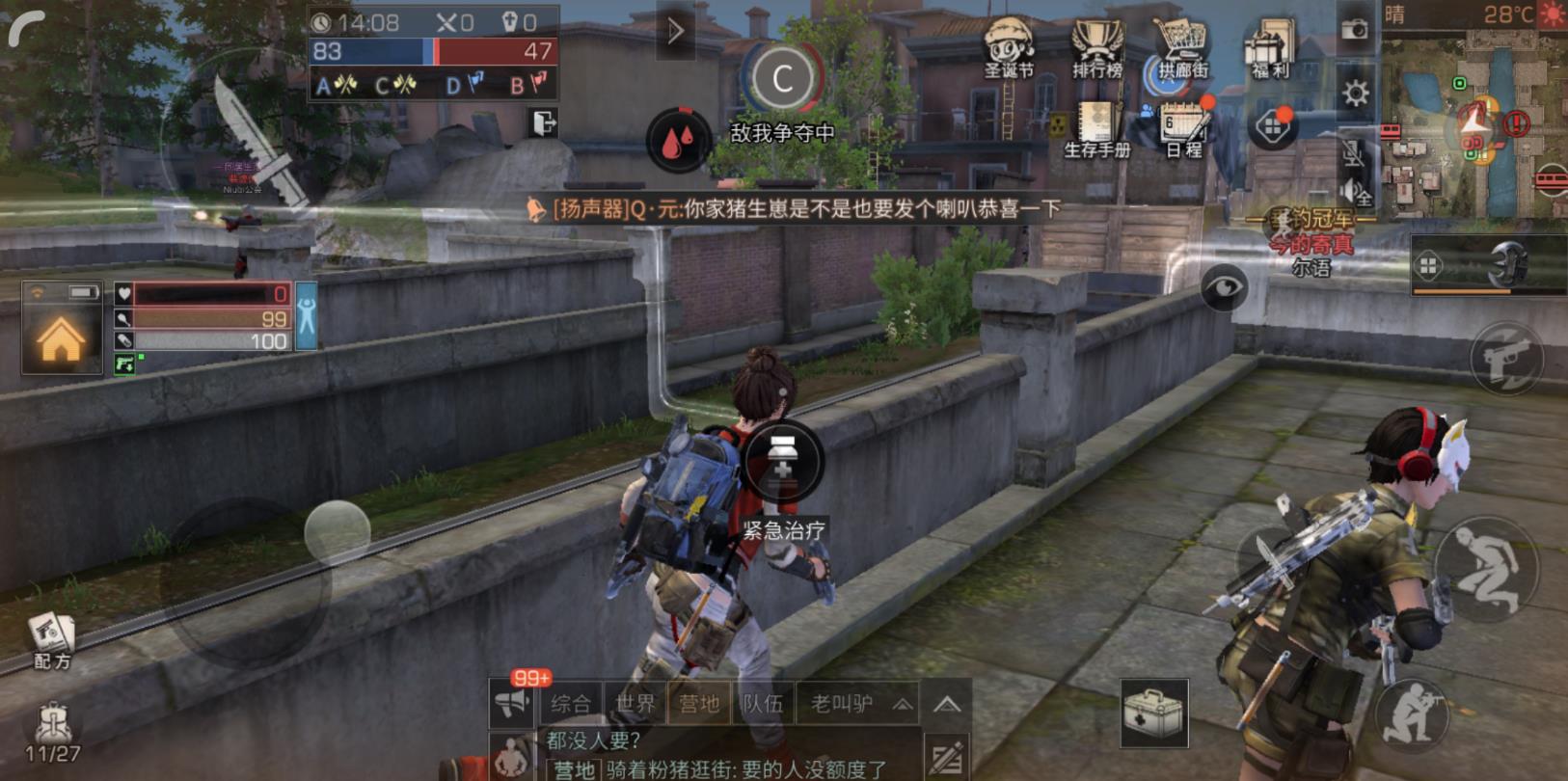1568x781 pixels.
Task: Tap the camera screenshot button
Action: pyautogui.click(x=1355, y=29)
